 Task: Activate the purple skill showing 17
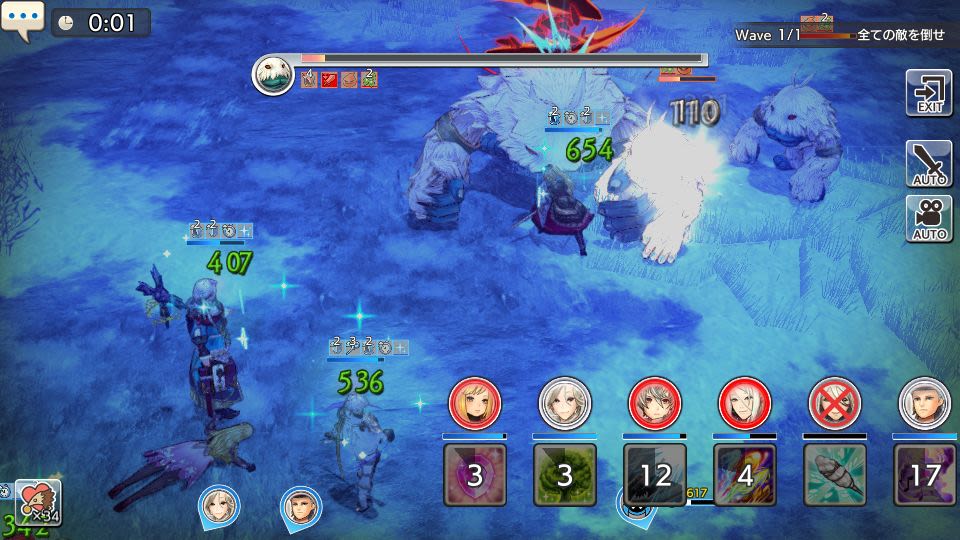pyautogui.click(x=924, y=474)
